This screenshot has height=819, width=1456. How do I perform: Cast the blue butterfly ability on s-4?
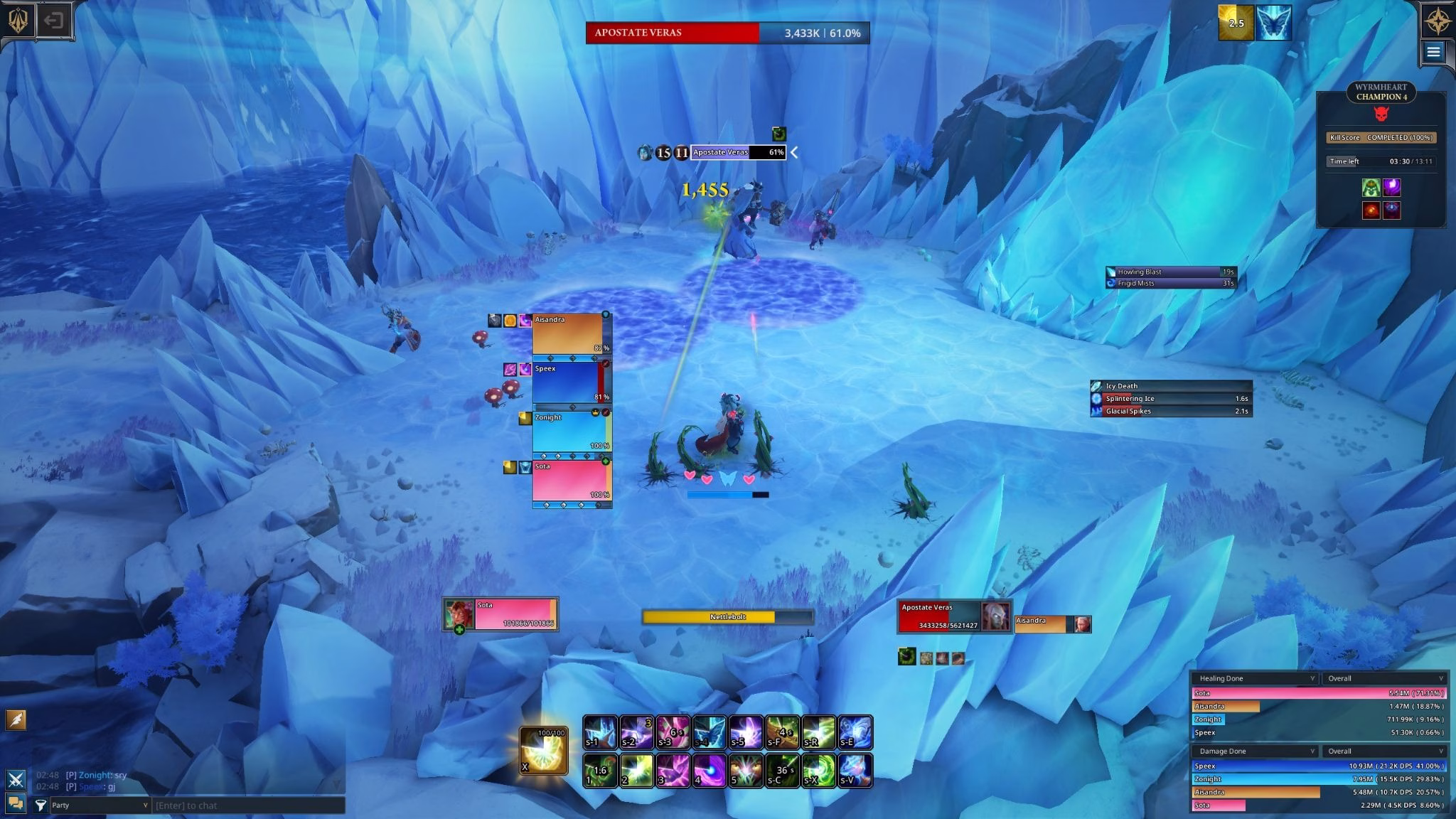[x=710, y=732]
